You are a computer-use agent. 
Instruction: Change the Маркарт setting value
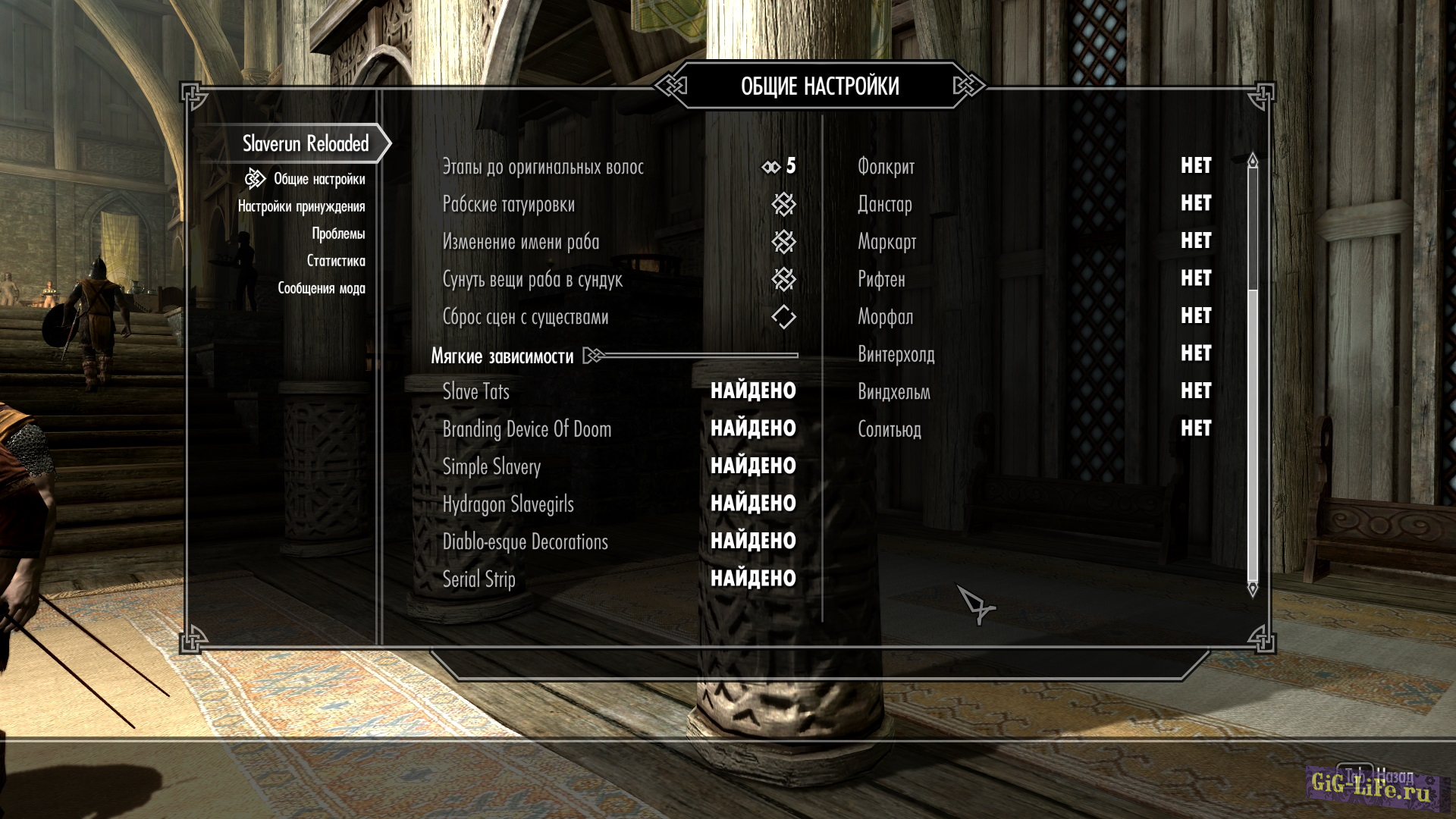coord(1195,241)
